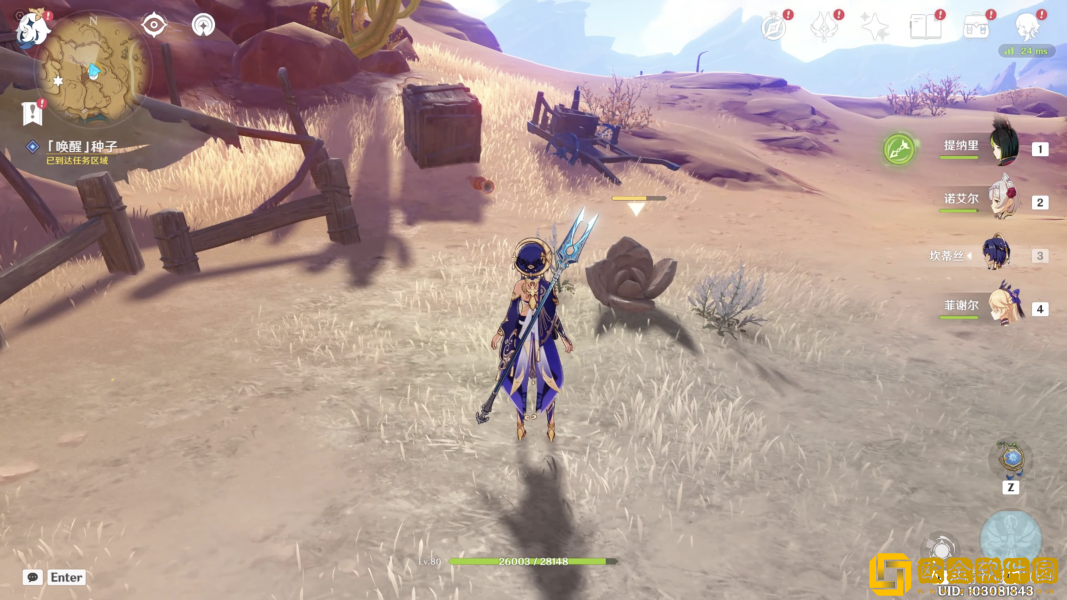Open the backpack inventory
Screen dimensions: 1067x600
[x=976, y=27]
